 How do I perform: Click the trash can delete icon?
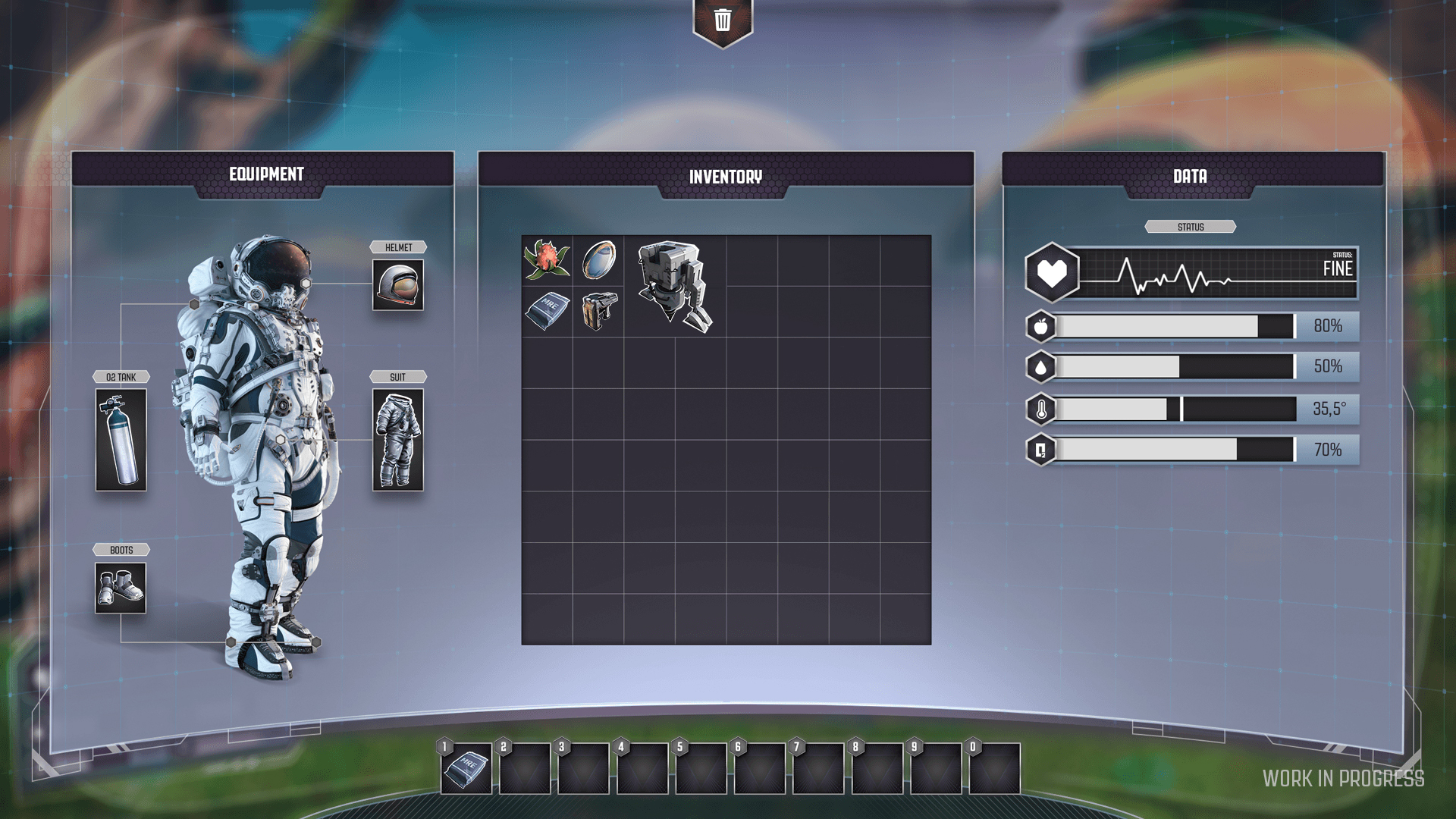point(723,20)
